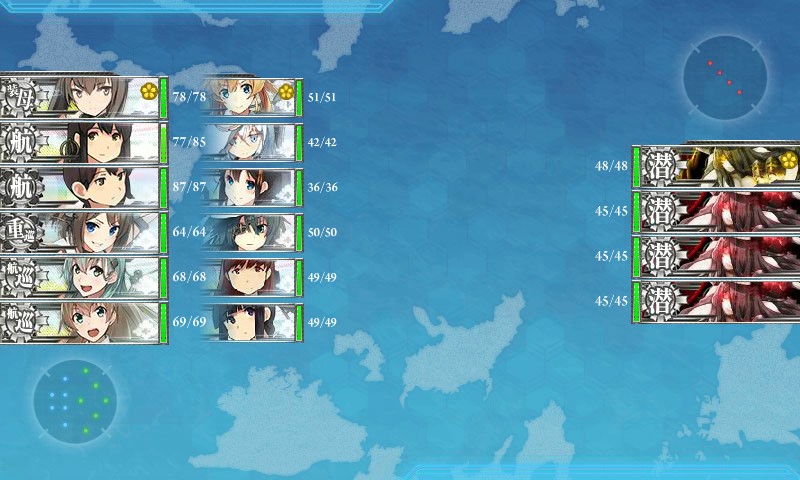Click the friendly formation radar with blue and green dots

75,401
